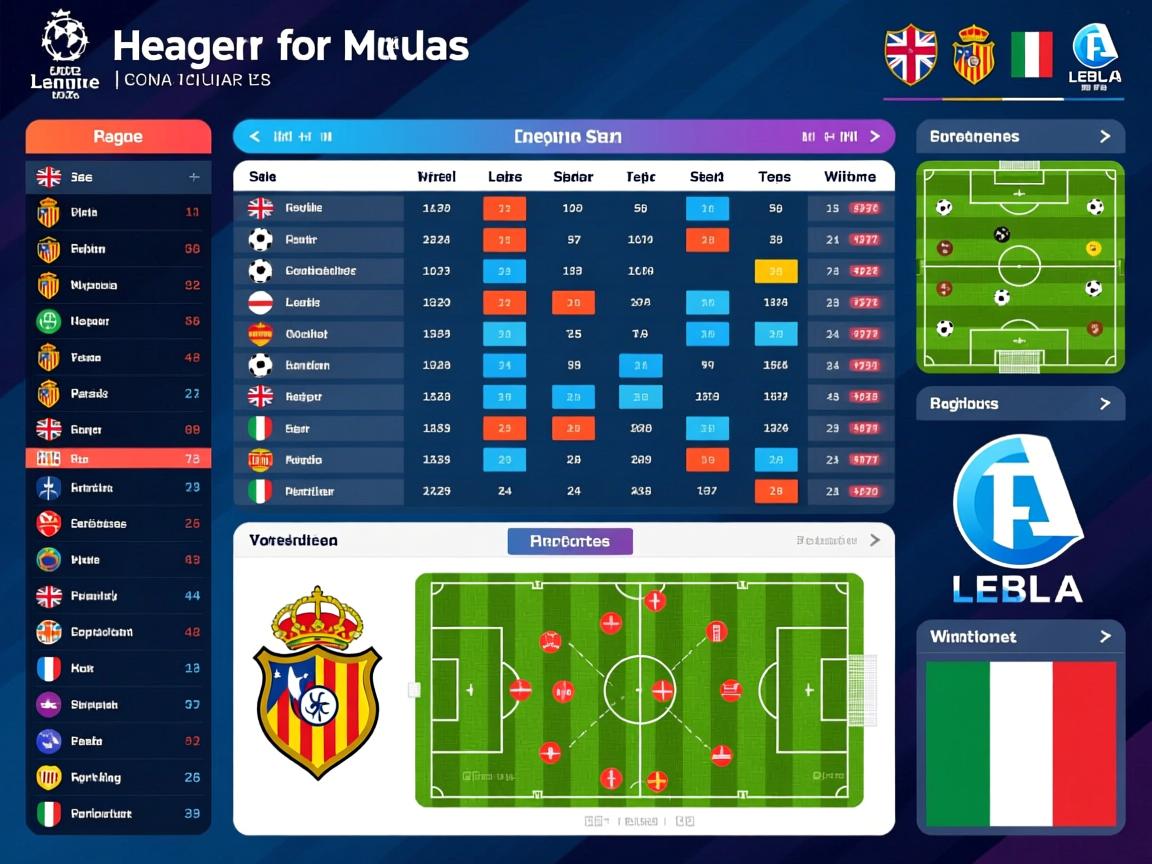Select the highlighted red sidebar row
The image size is (1152, 864).
[x=118, y=459]
